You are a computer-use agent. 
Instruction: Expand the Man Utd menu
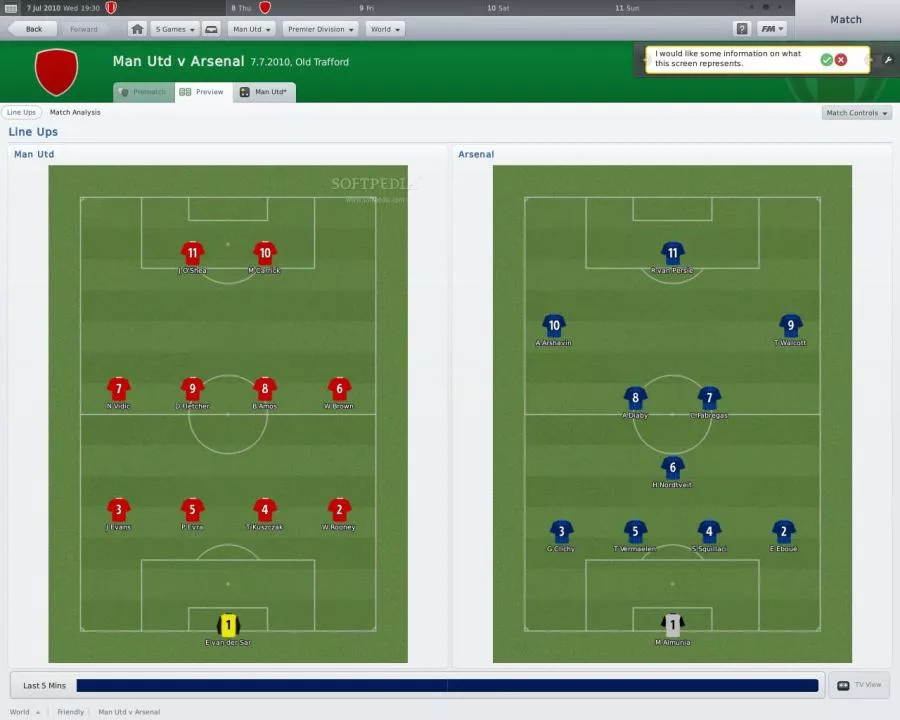(x=250, y=29)
